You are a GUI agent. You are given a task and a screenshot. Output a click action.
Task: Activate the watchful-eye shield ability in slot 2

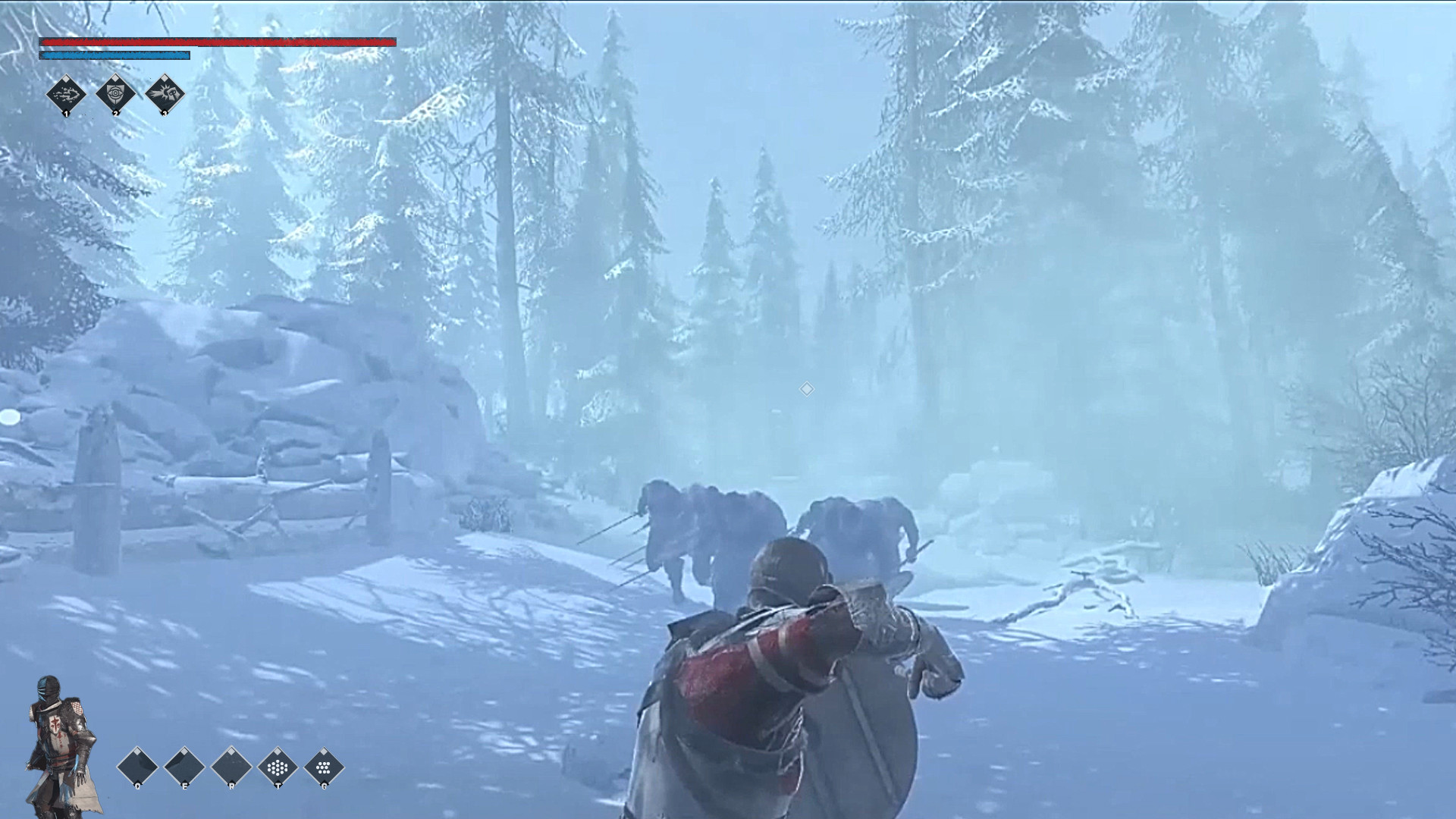115,94
